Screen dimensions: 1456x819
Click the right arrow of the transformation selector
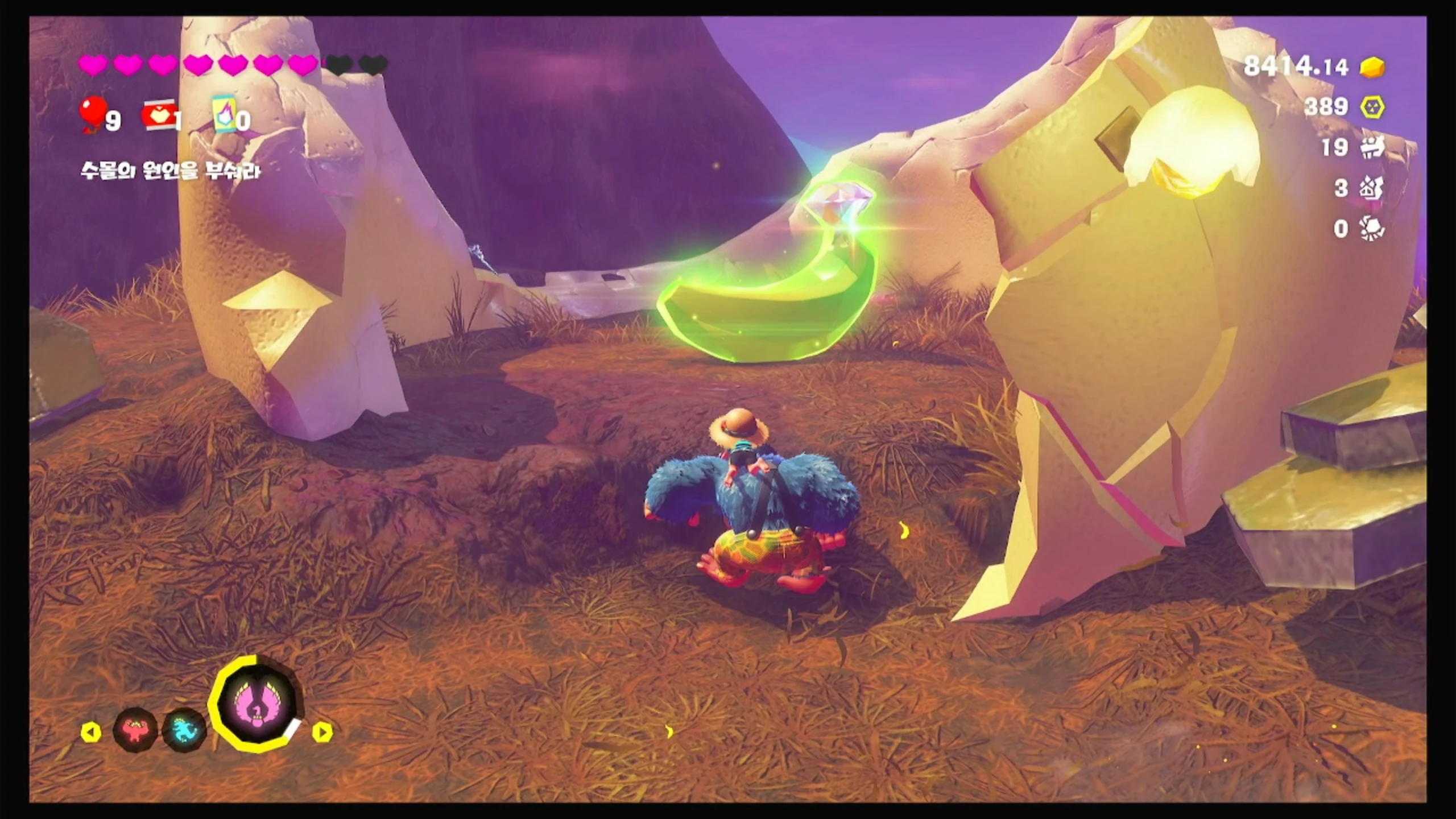[x=322, y=732]
